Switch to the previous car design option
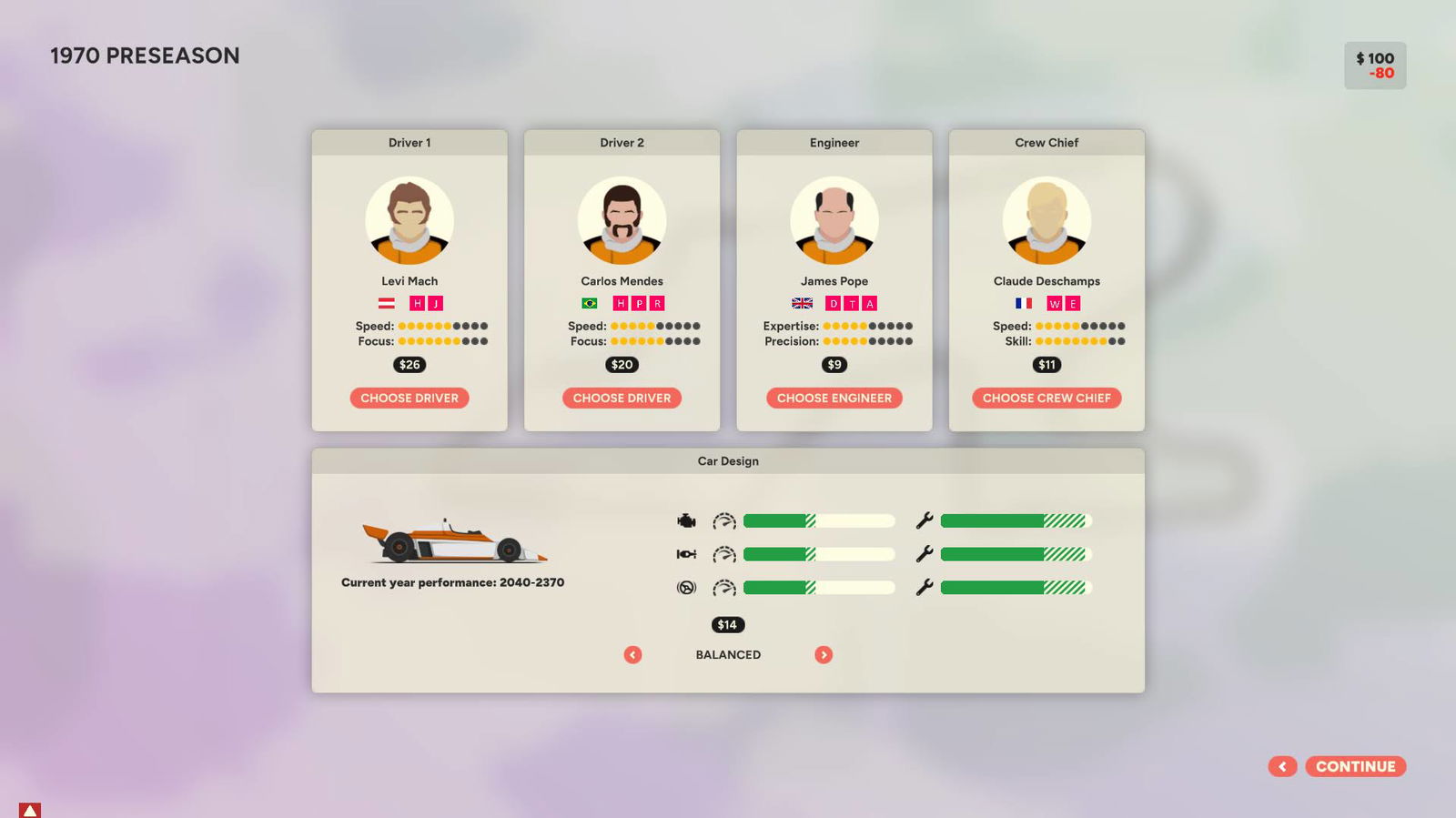 coord(632,654)
